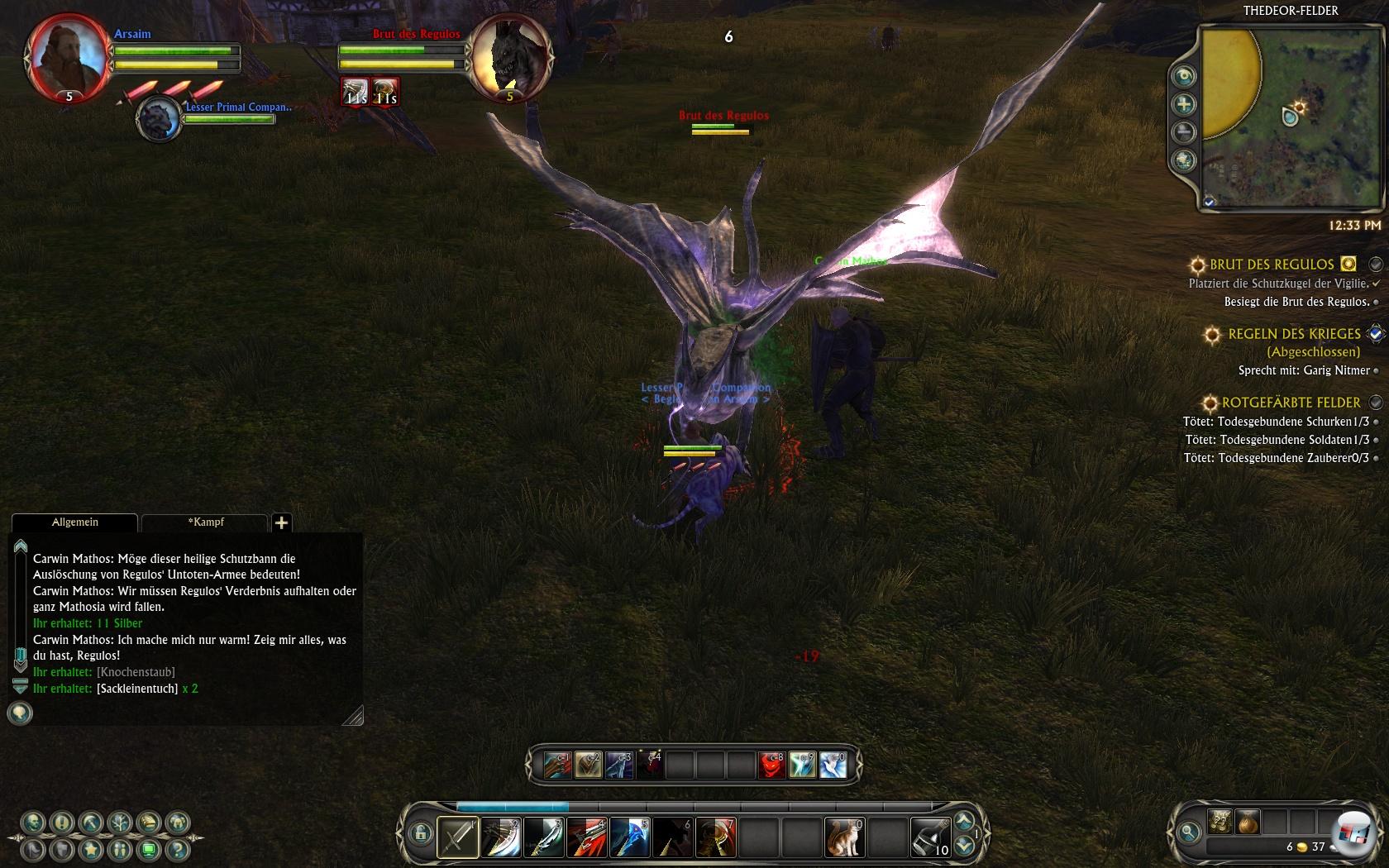1389x868 pixels.
Task: Add a new chat tab with plus button
Action: (281, 522)
